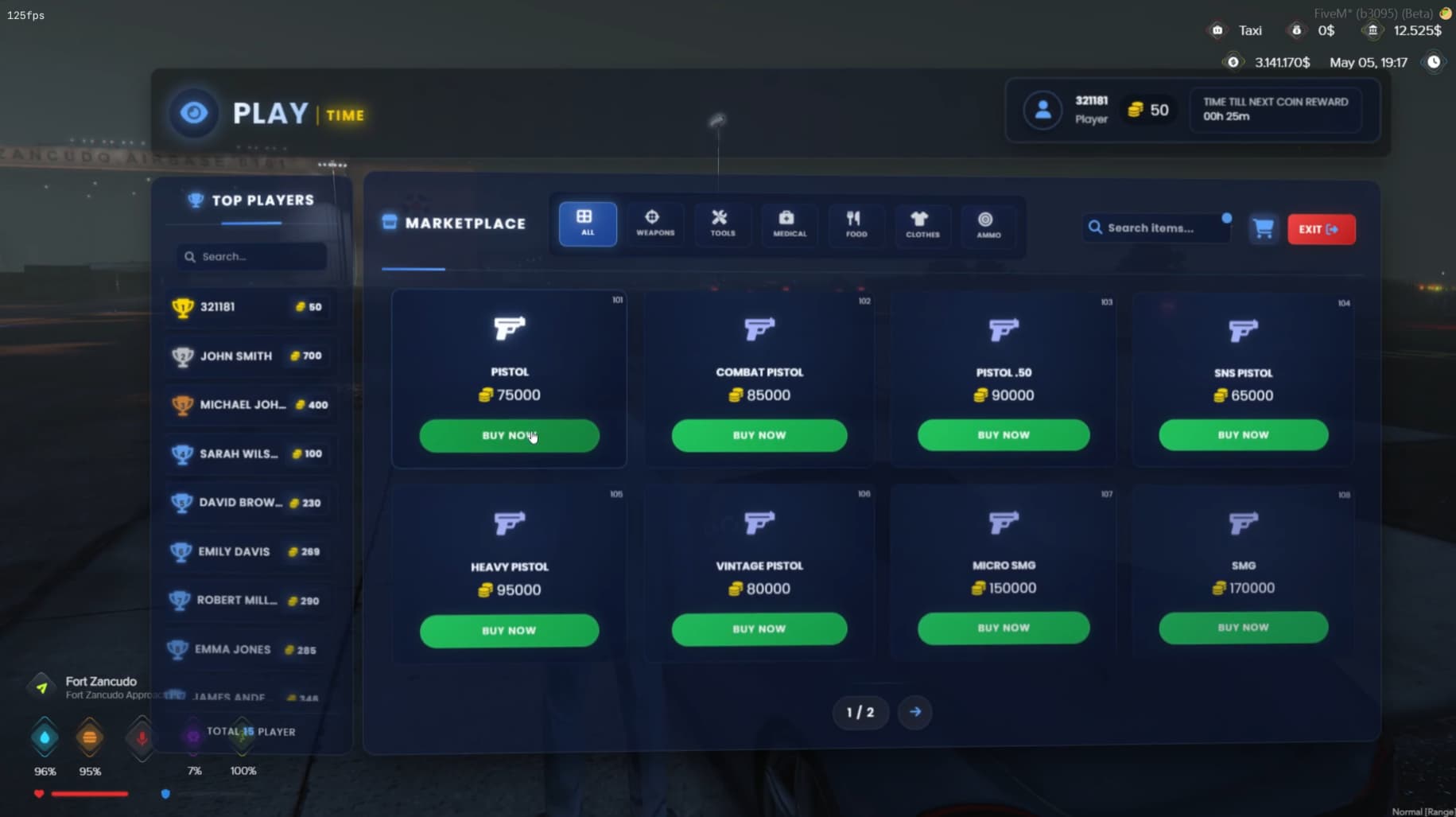This screenshot has height=817, width=1456.
Task: Open the Medical items category
Action: pos(788,225)
